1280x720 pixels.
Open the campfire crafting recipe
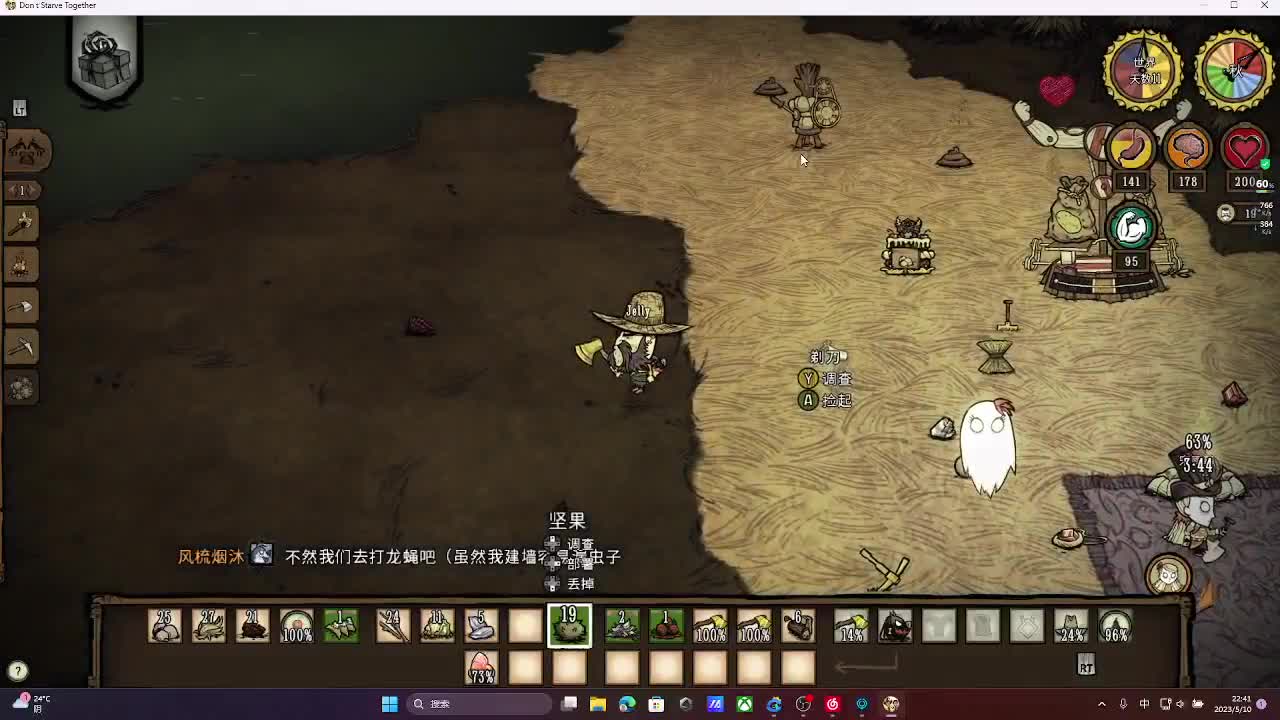22,264
